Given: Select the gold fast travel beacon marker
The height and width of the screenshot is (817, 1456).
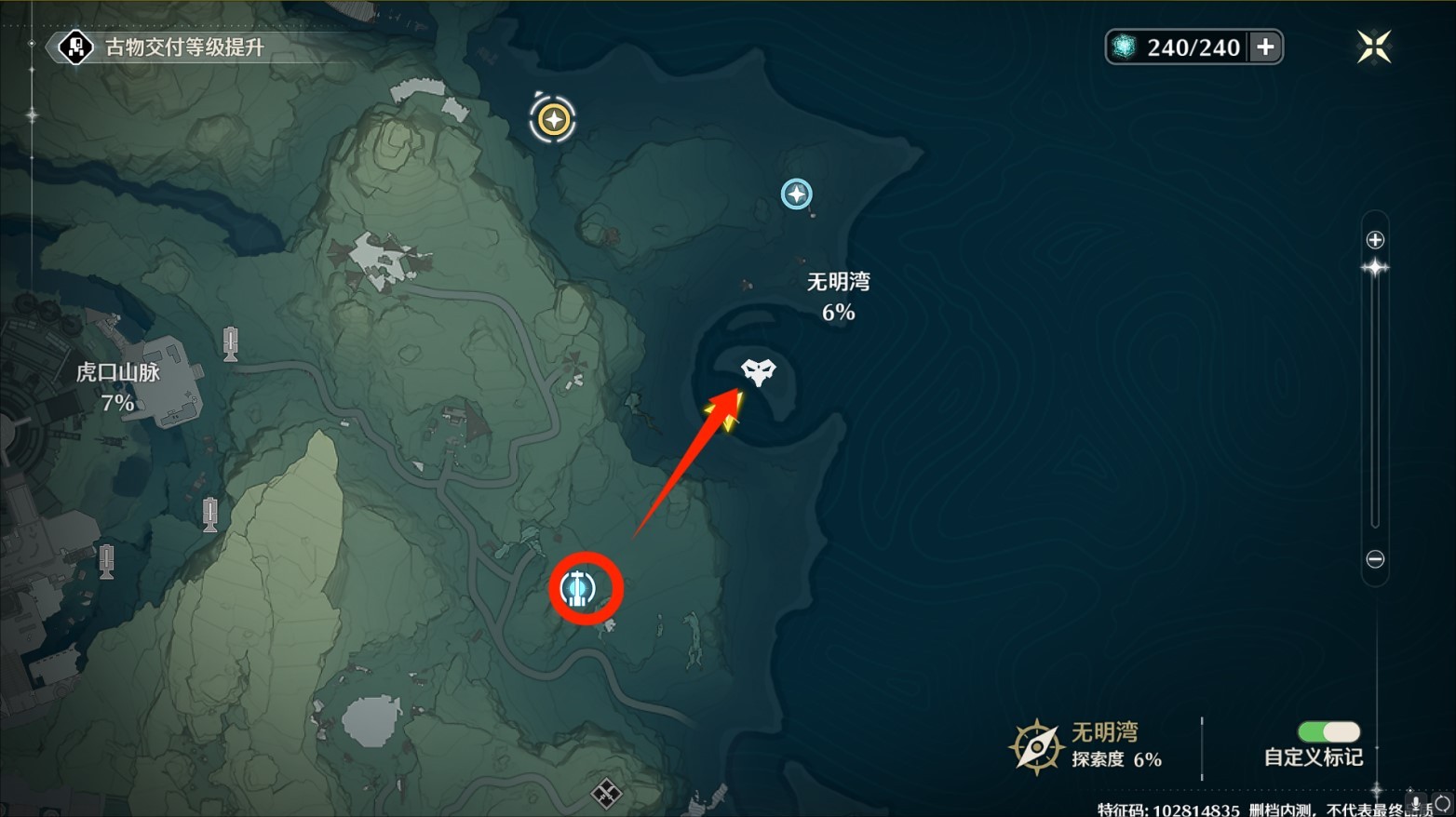Looking at the screenshot, I should pyautogui.click(x=553, y=118).
